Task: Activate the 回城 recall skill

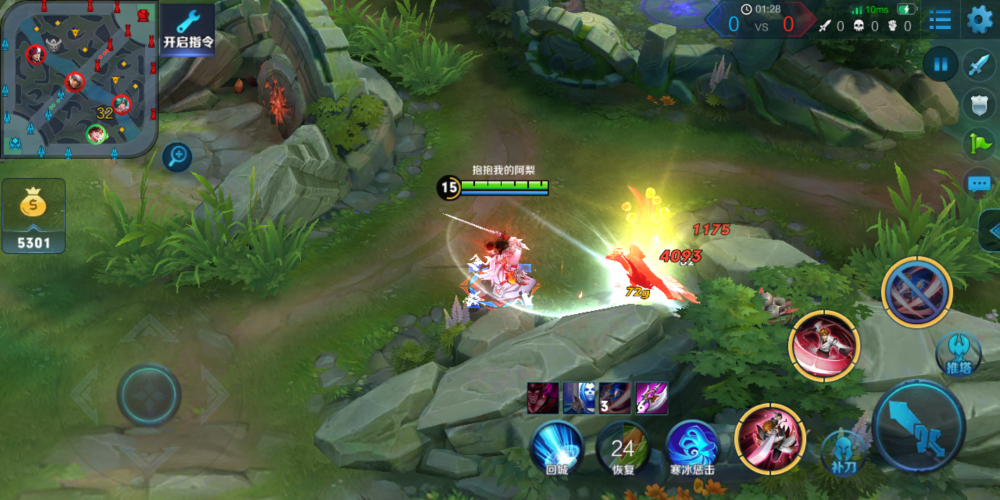Action: [x=557, y=446]
